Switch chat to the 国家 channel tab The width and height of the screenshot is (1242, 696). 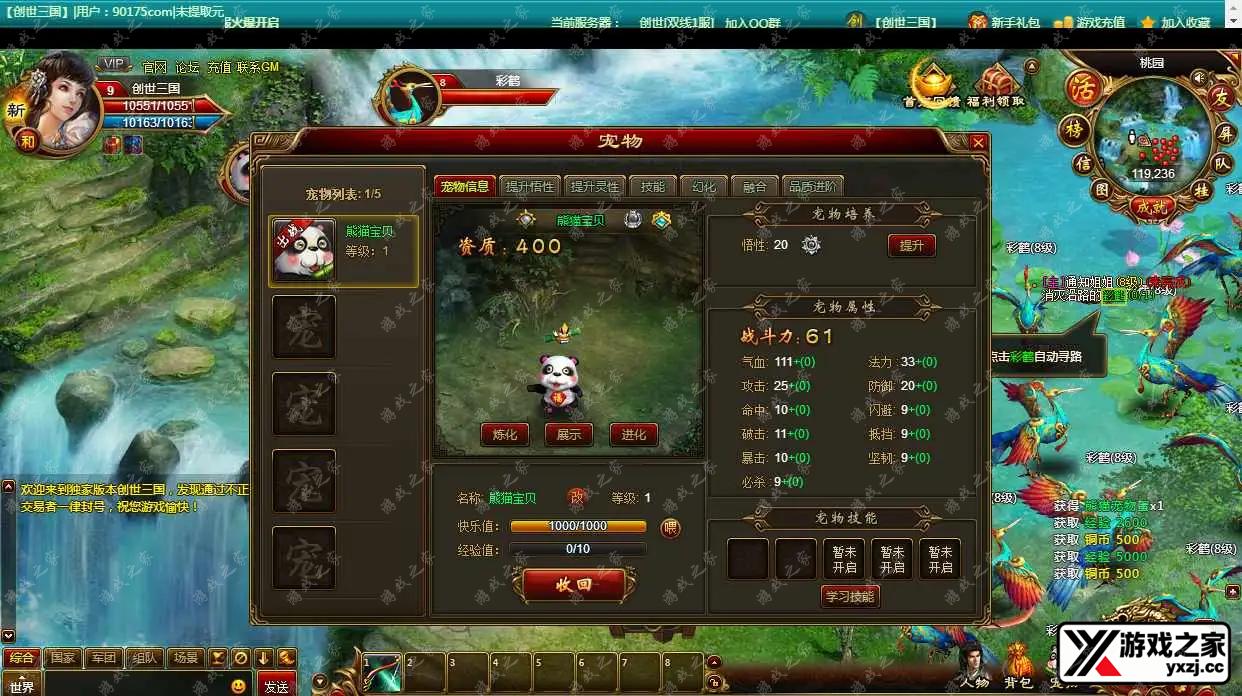(x=63, y=658)
